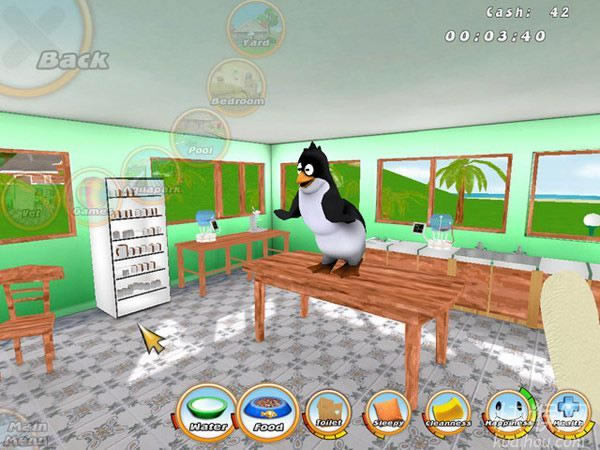Travel to the Yard location
This screenshot has width=600, height=450.
point(256,28)
